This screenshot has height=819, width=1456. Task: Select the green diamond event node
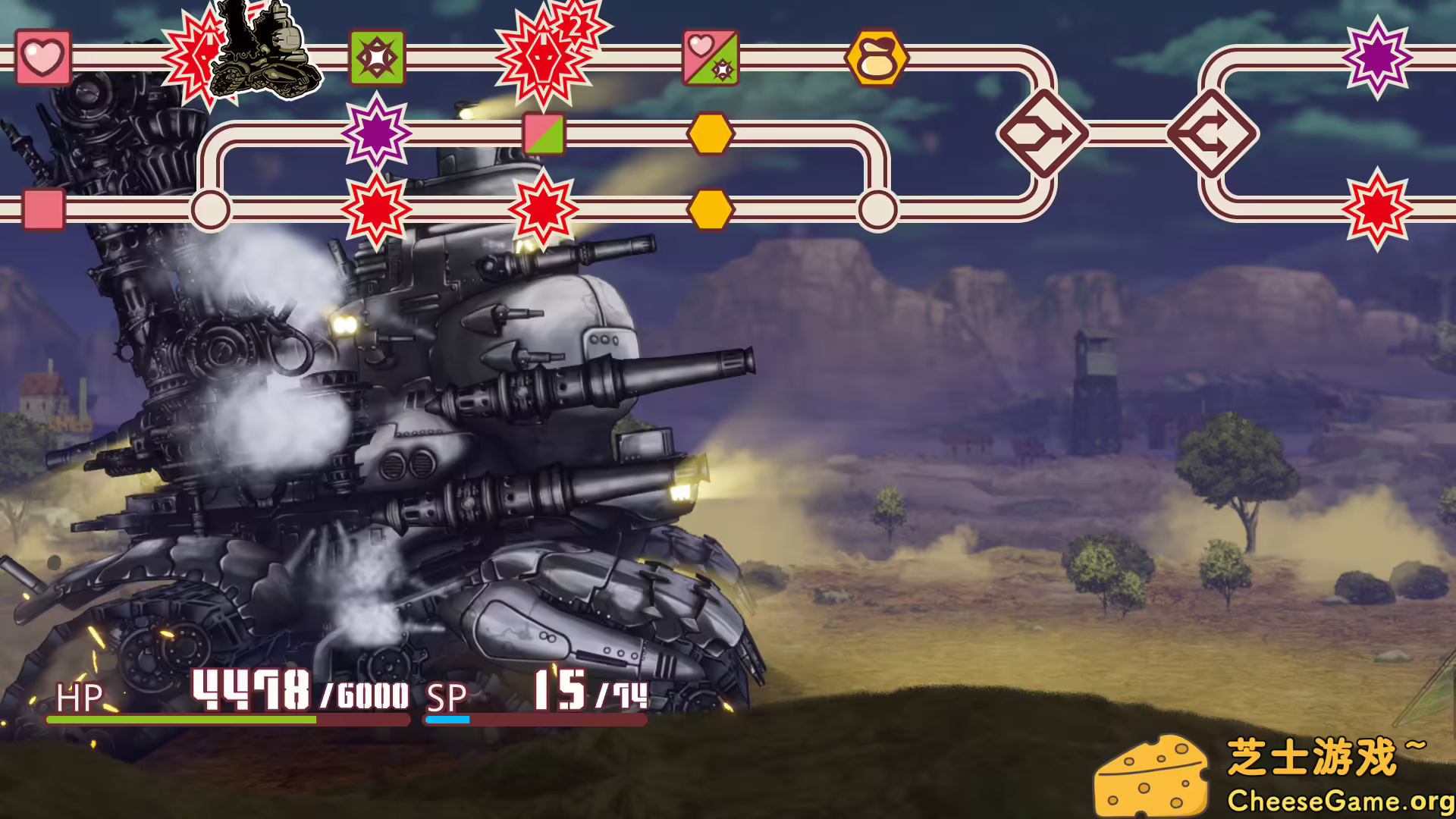377,55
